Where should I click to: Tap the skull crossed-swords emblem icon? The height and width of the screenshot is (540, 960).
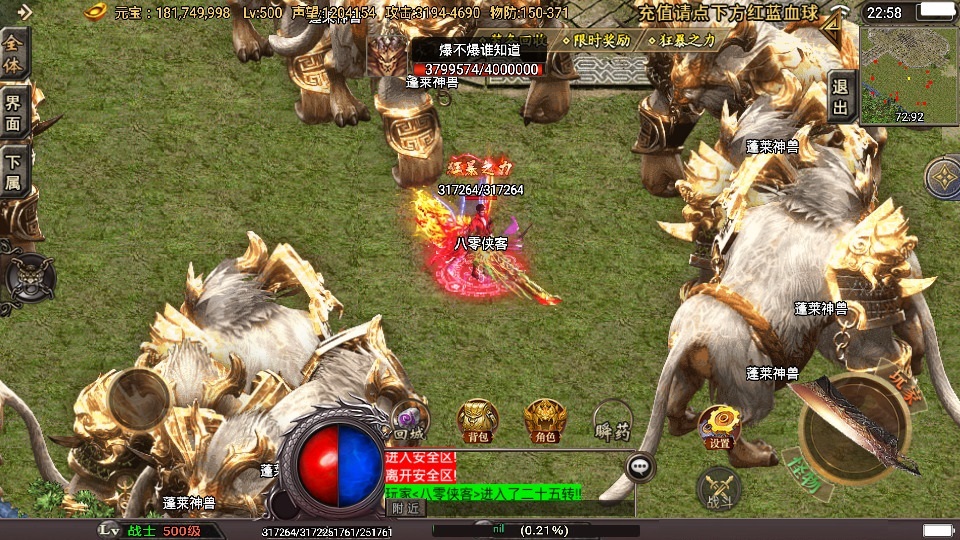[x=29, y=276]
